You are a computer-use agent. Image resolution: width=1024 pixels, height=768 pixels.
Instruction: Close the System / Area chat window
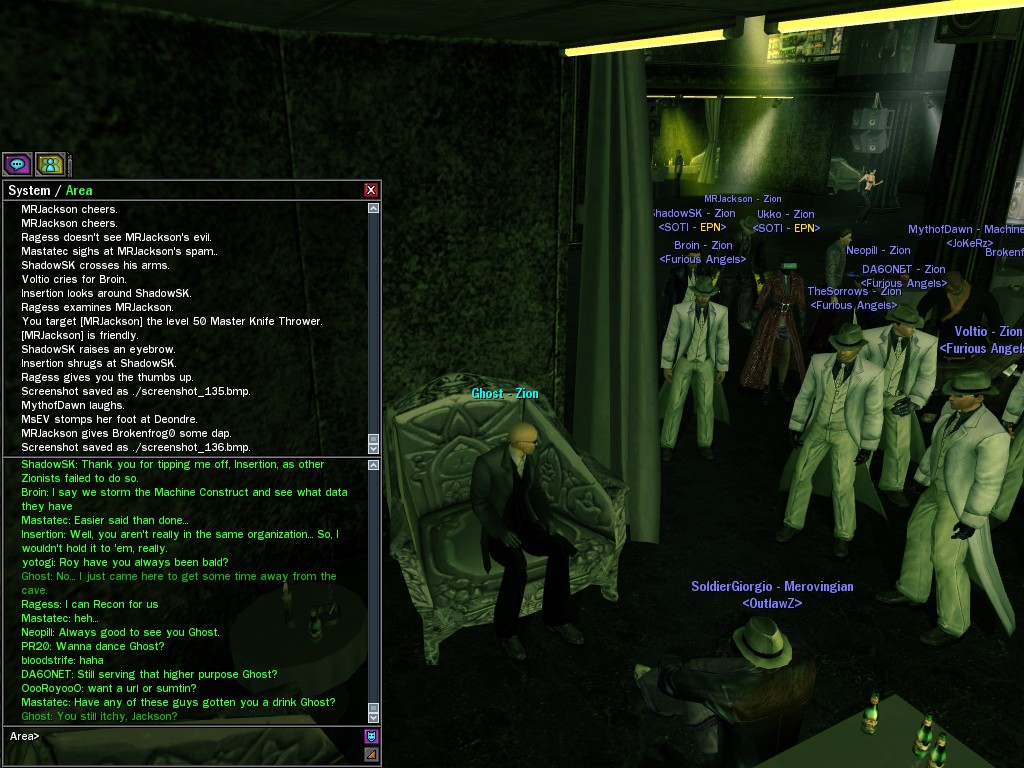click(371, 190)
